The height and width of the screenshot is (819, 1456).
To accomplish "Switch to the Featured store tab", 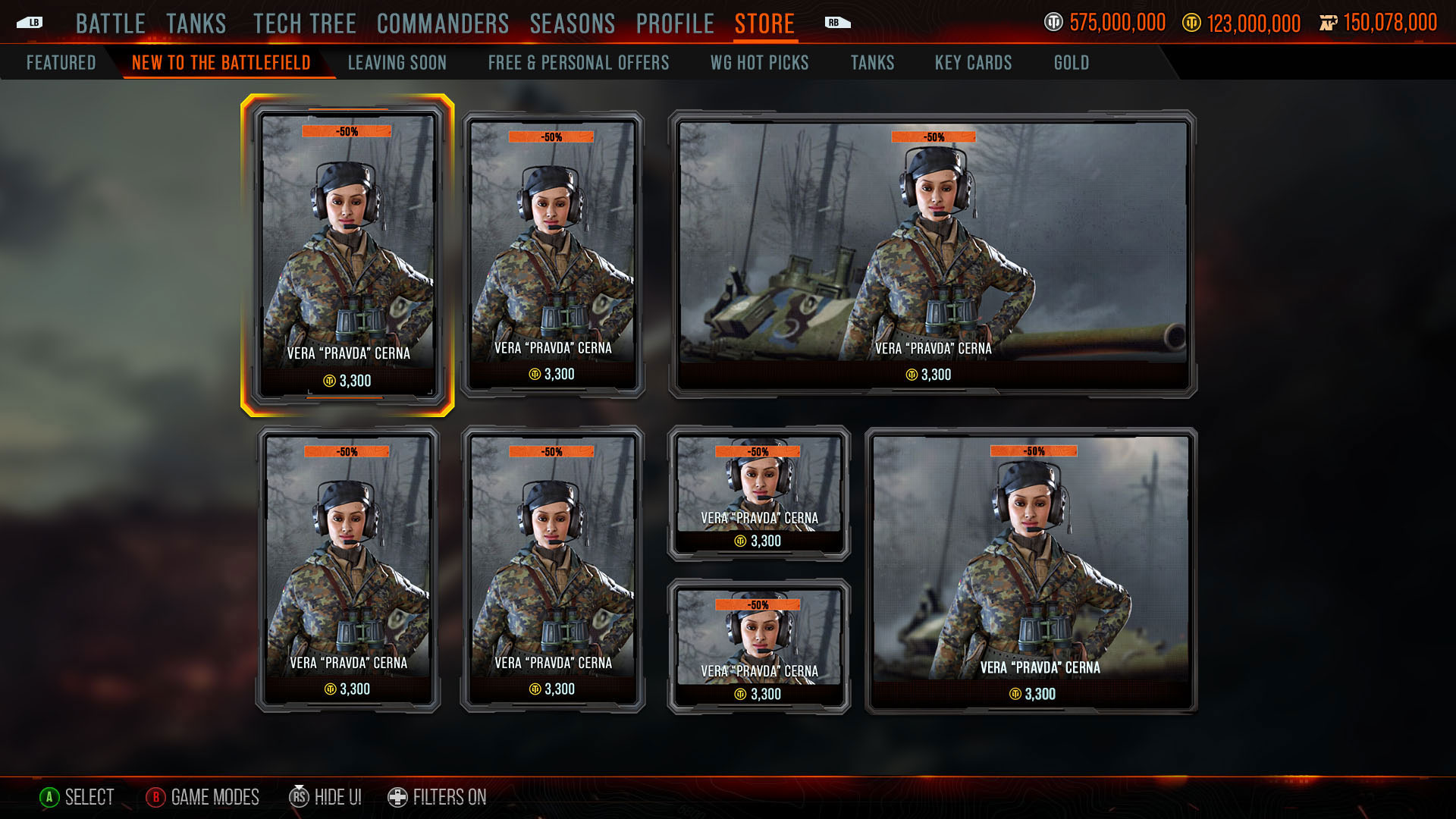I will [61, 63].
